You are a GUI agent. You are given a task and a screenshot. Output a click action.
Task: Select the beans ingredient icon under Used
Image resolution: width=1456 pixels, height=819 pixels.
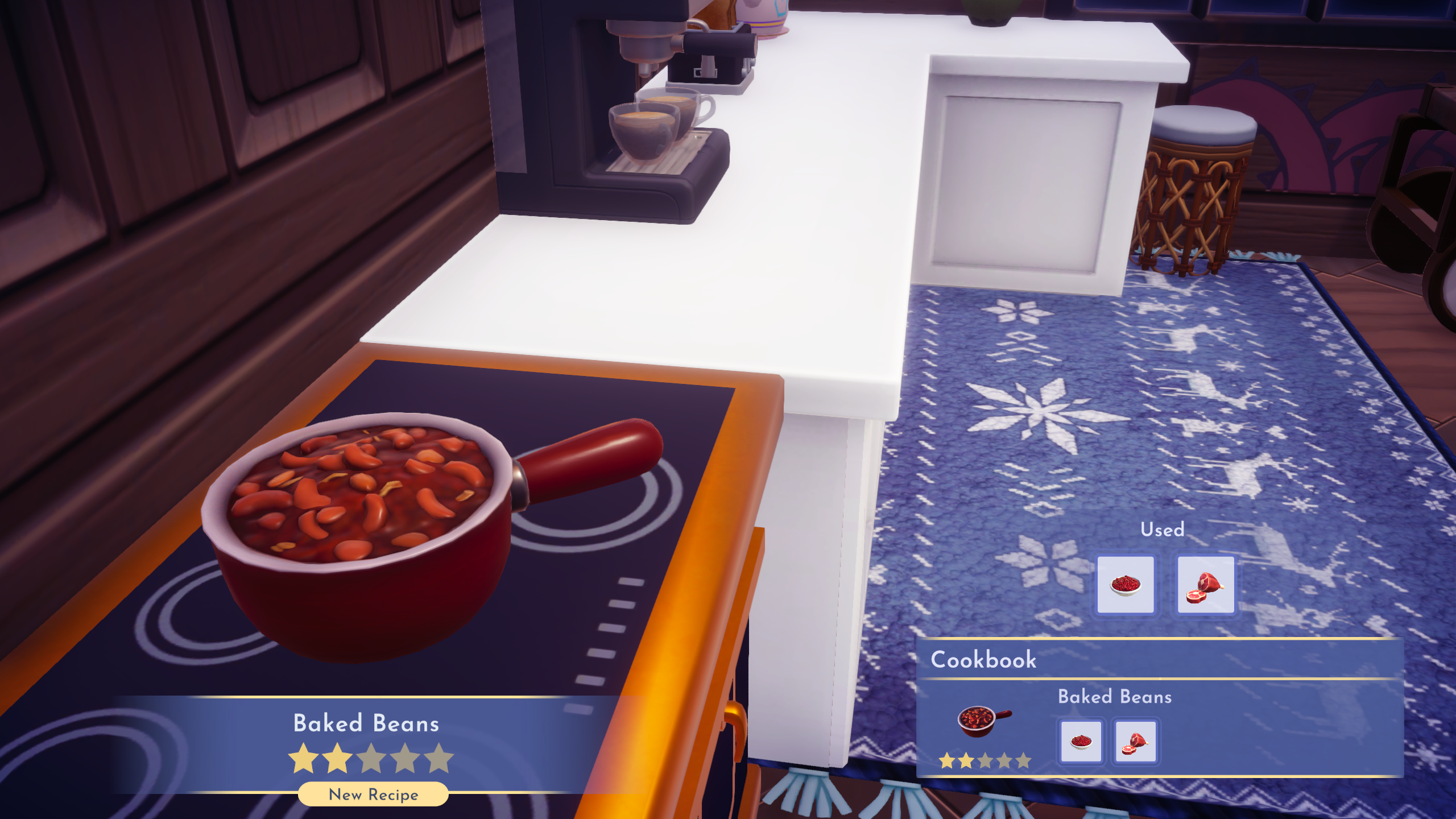1127,583
